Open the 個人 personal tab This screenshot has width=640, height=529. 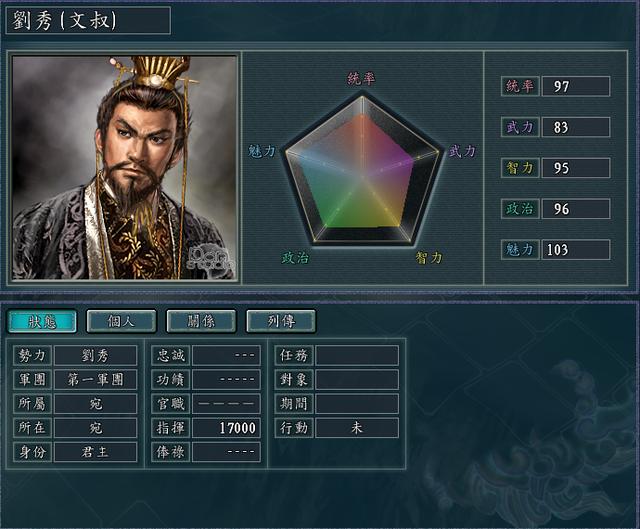pyautogui.click(x=122, y=321)
